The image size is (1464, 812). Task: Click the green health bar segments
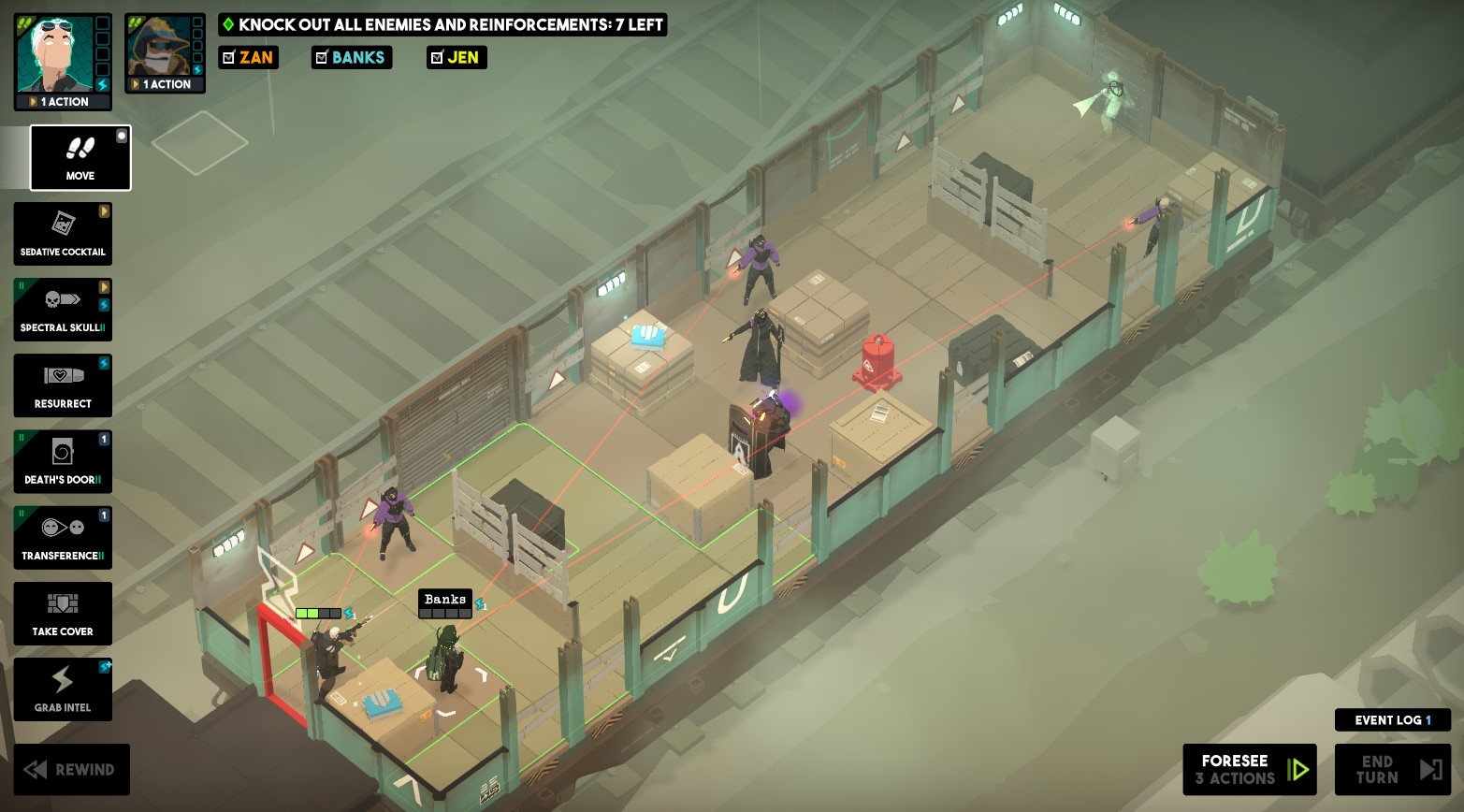click(309, 613)
